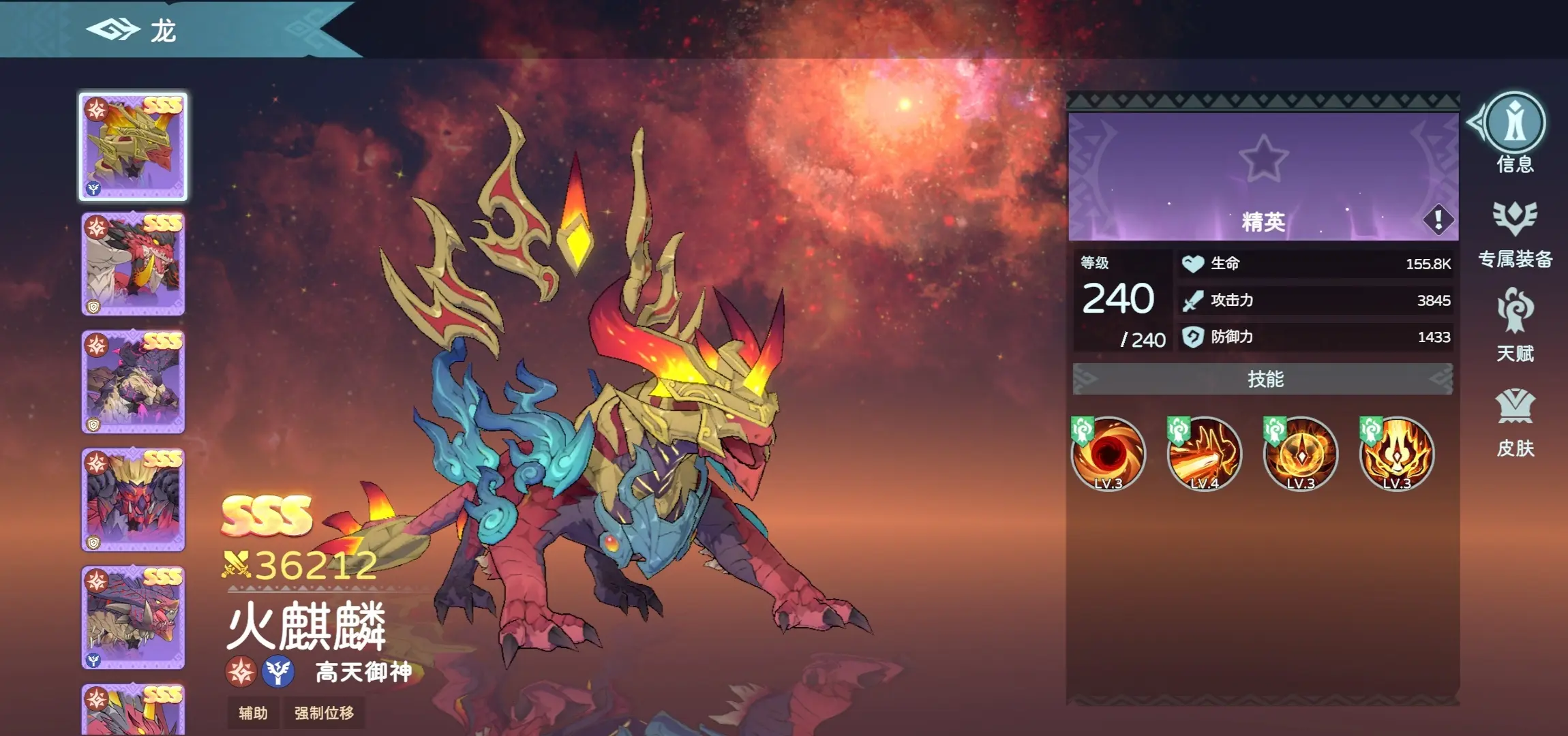1568x736 pixels.
Task: Tap the exclamation info icon beside 精英
Action: 1438,219
